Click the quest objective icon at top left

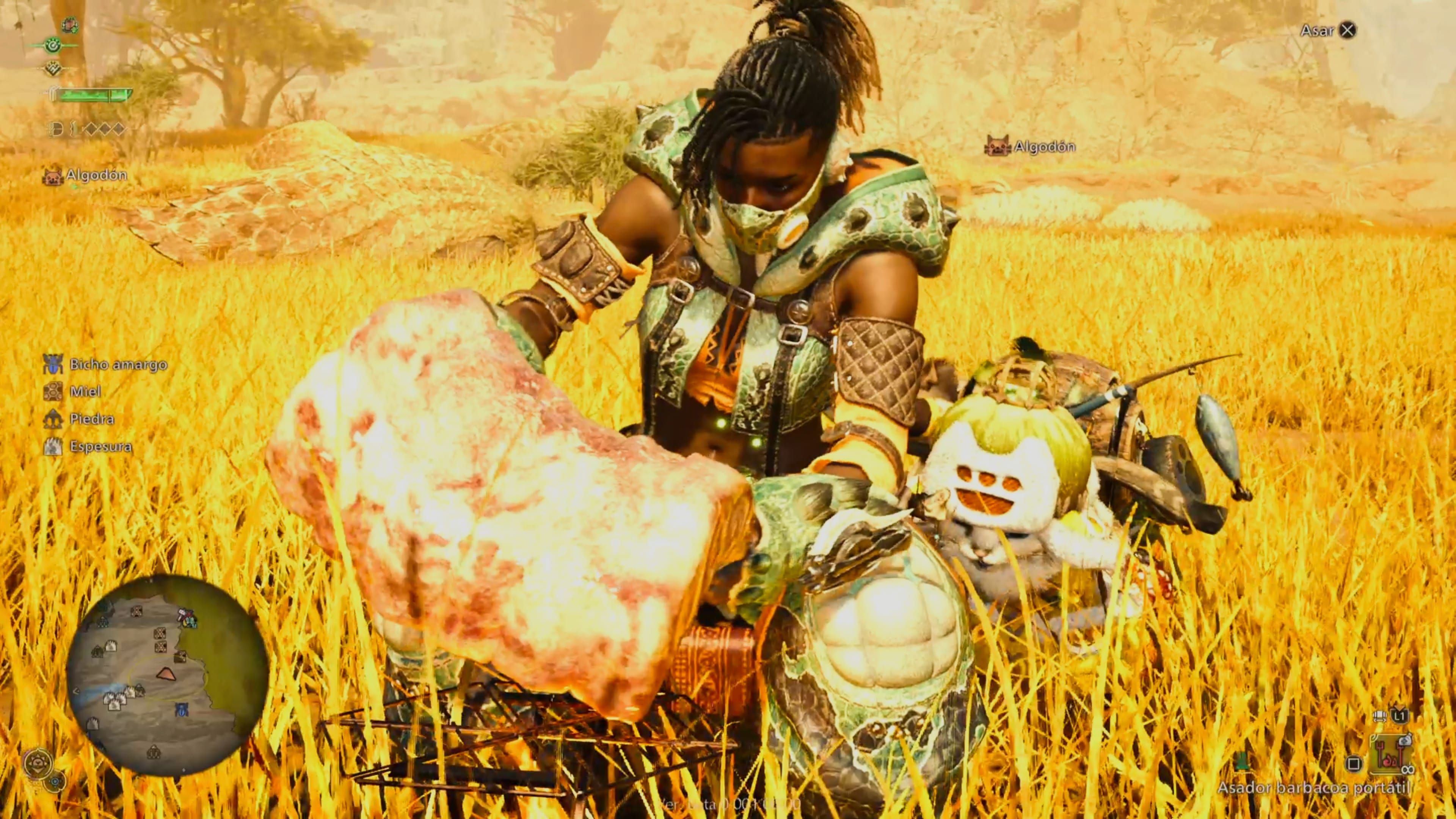pyautogui.click(x=69, y=25)
